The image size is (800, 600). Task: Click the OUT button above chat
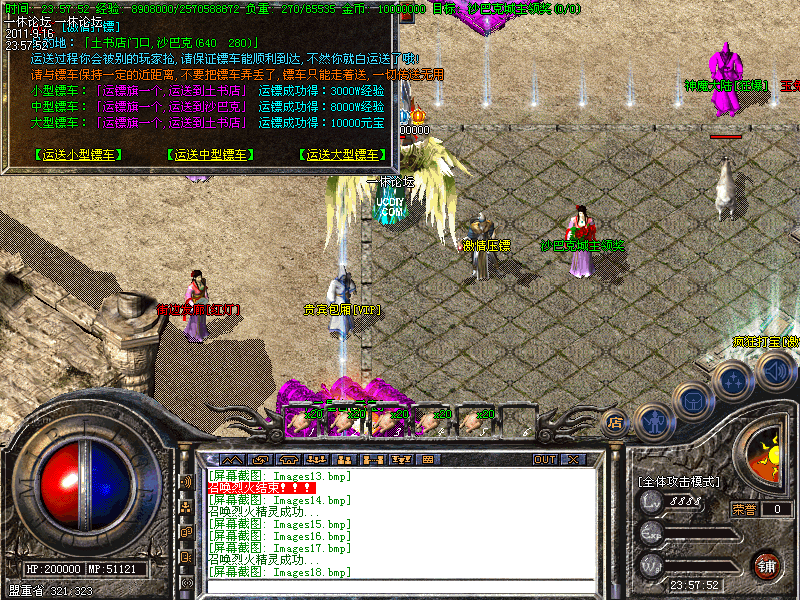click(544, 459)
